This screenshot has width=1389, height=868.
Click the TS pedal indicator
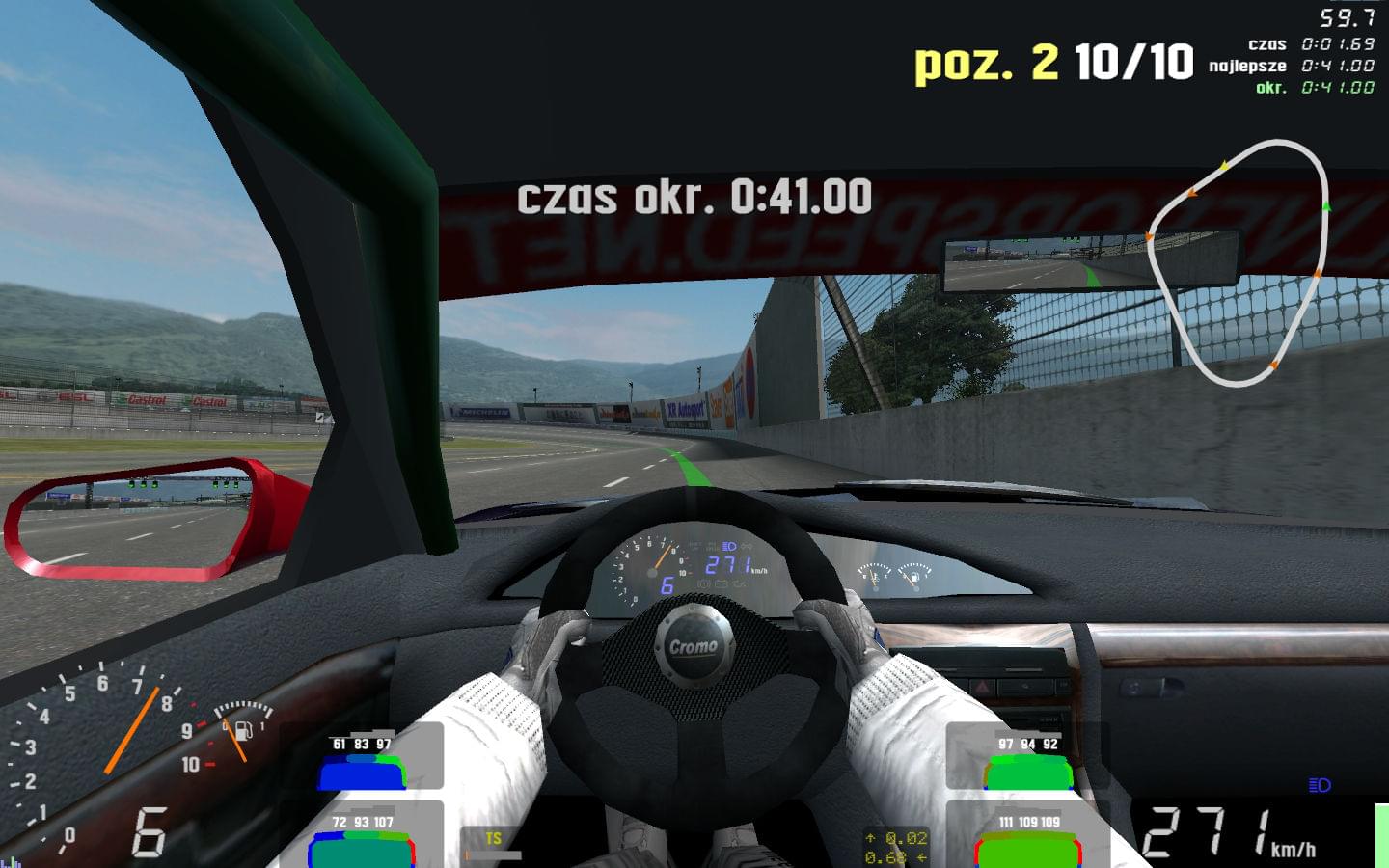pyautogui.click(x=493, y=841)
